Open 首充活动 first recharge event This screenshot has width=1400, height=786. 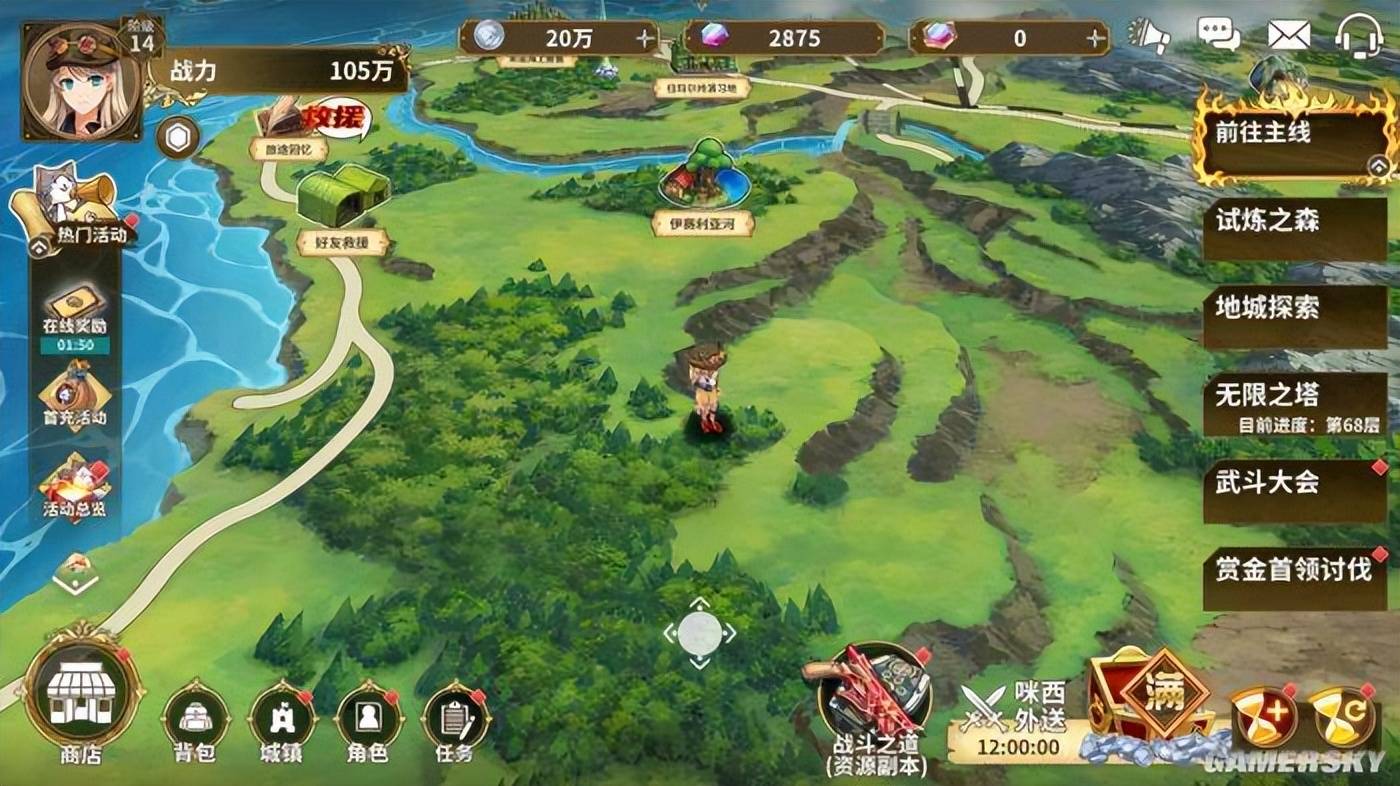pos(75,393)
